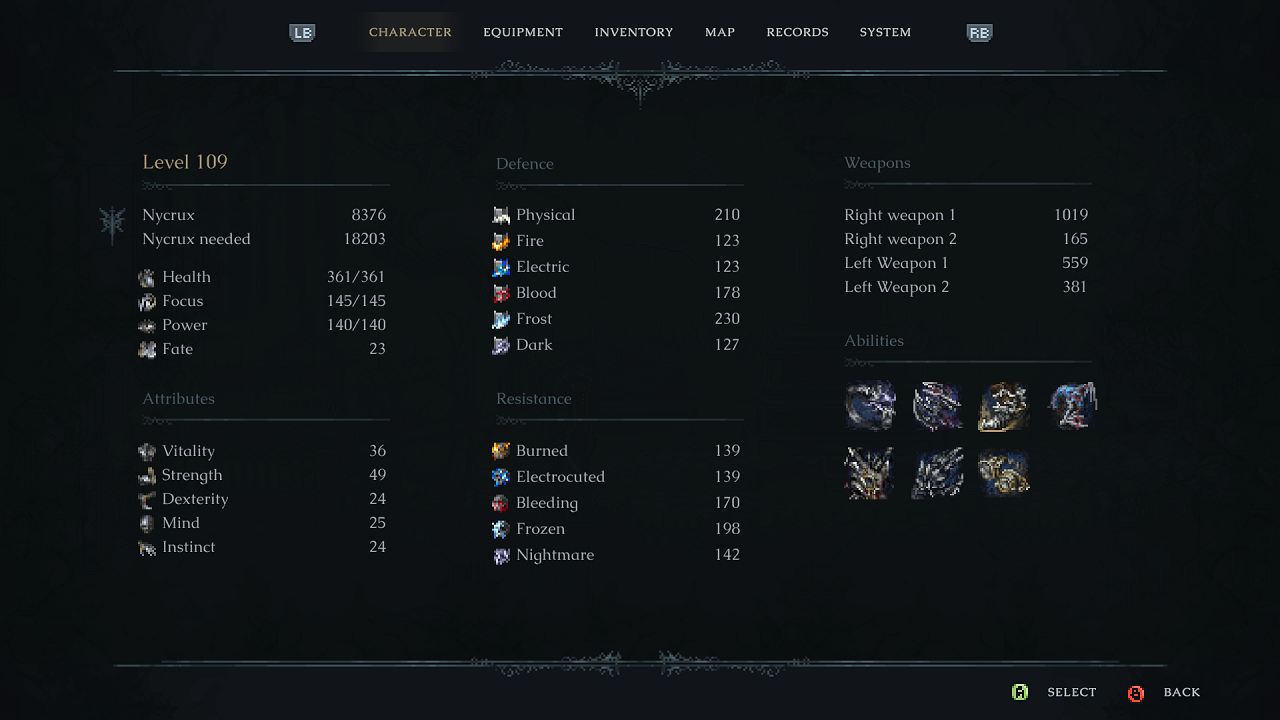The width and height of the screenshot is (1280, 720).
Task: Pick the Mind attribute row
Action: coord(264,523)
